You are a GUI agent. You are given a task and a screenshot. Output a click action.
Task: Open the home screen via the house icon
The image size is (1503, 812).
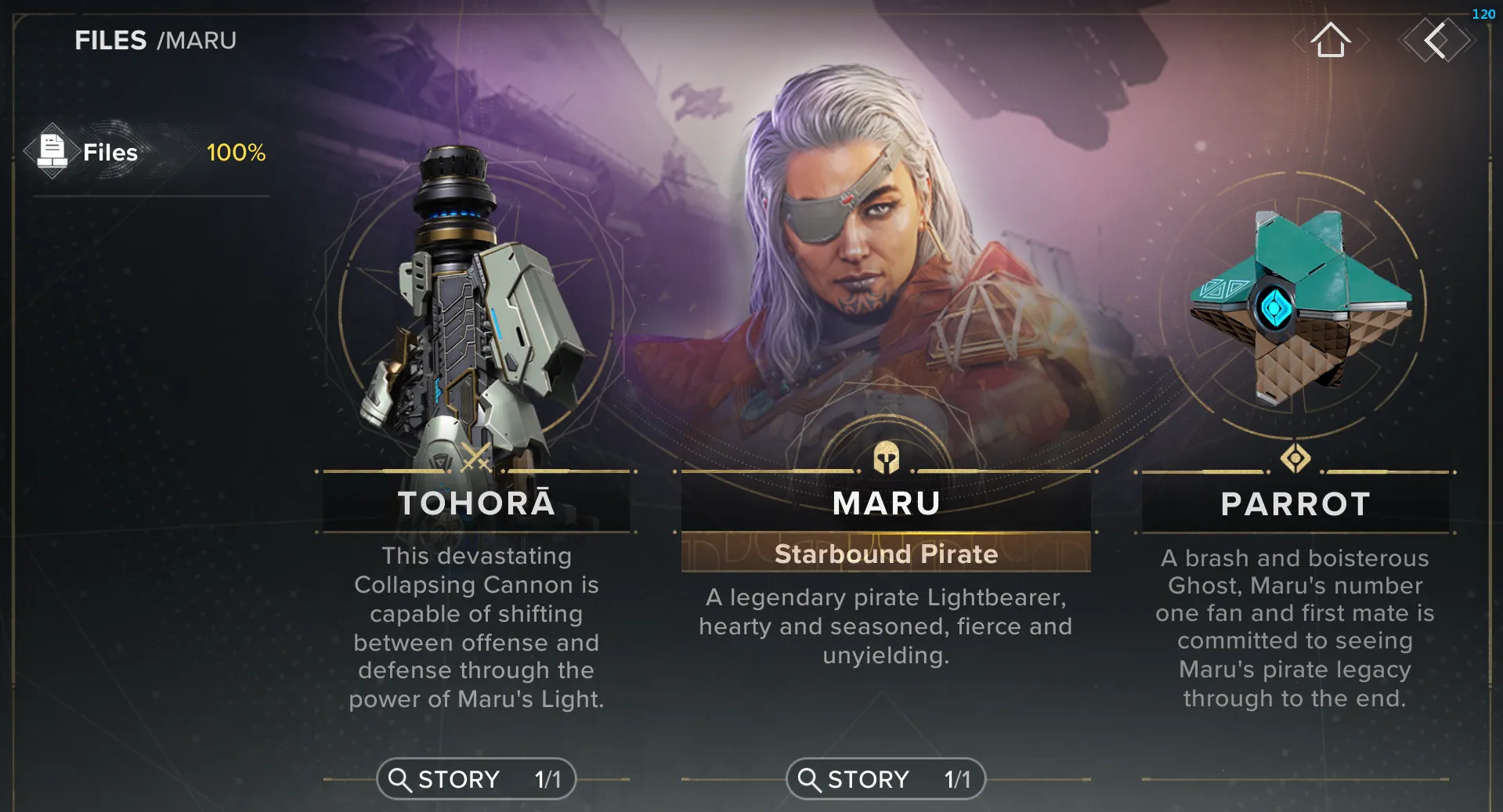tap(1331, 41)
